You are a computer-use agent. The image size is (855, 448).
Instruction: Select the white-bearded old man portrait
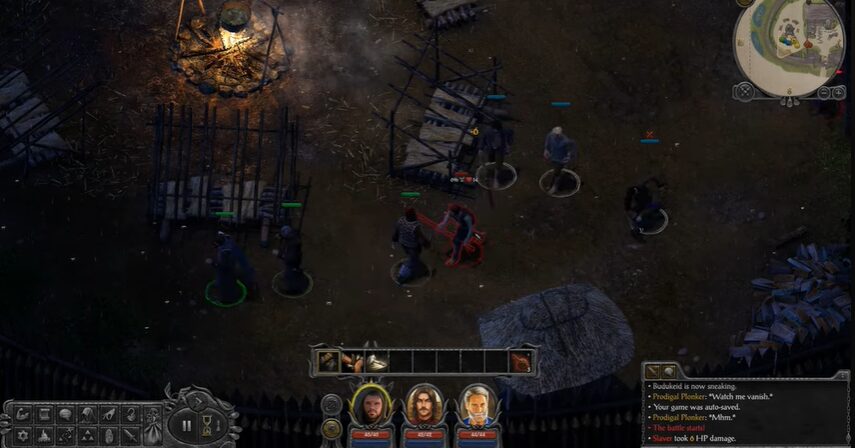click(478, 405)
